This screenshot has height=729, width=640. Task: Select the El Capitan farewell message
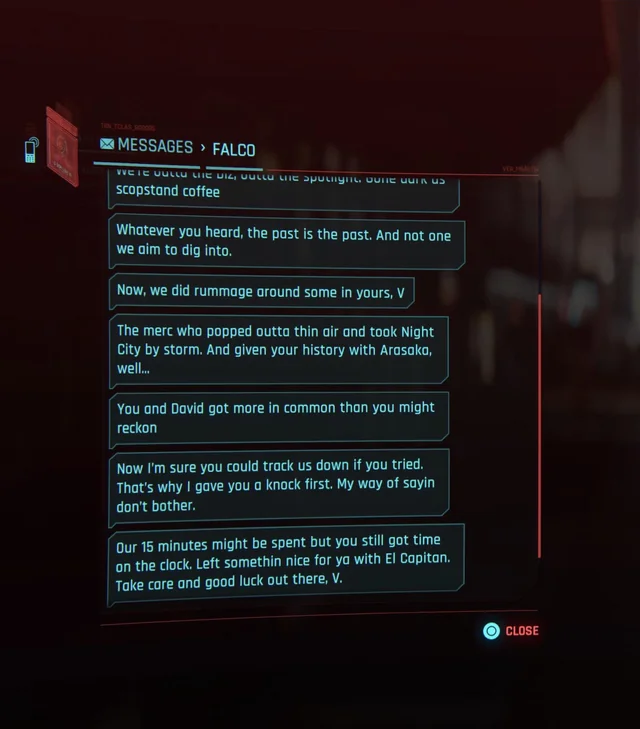[x=285, y=562]
